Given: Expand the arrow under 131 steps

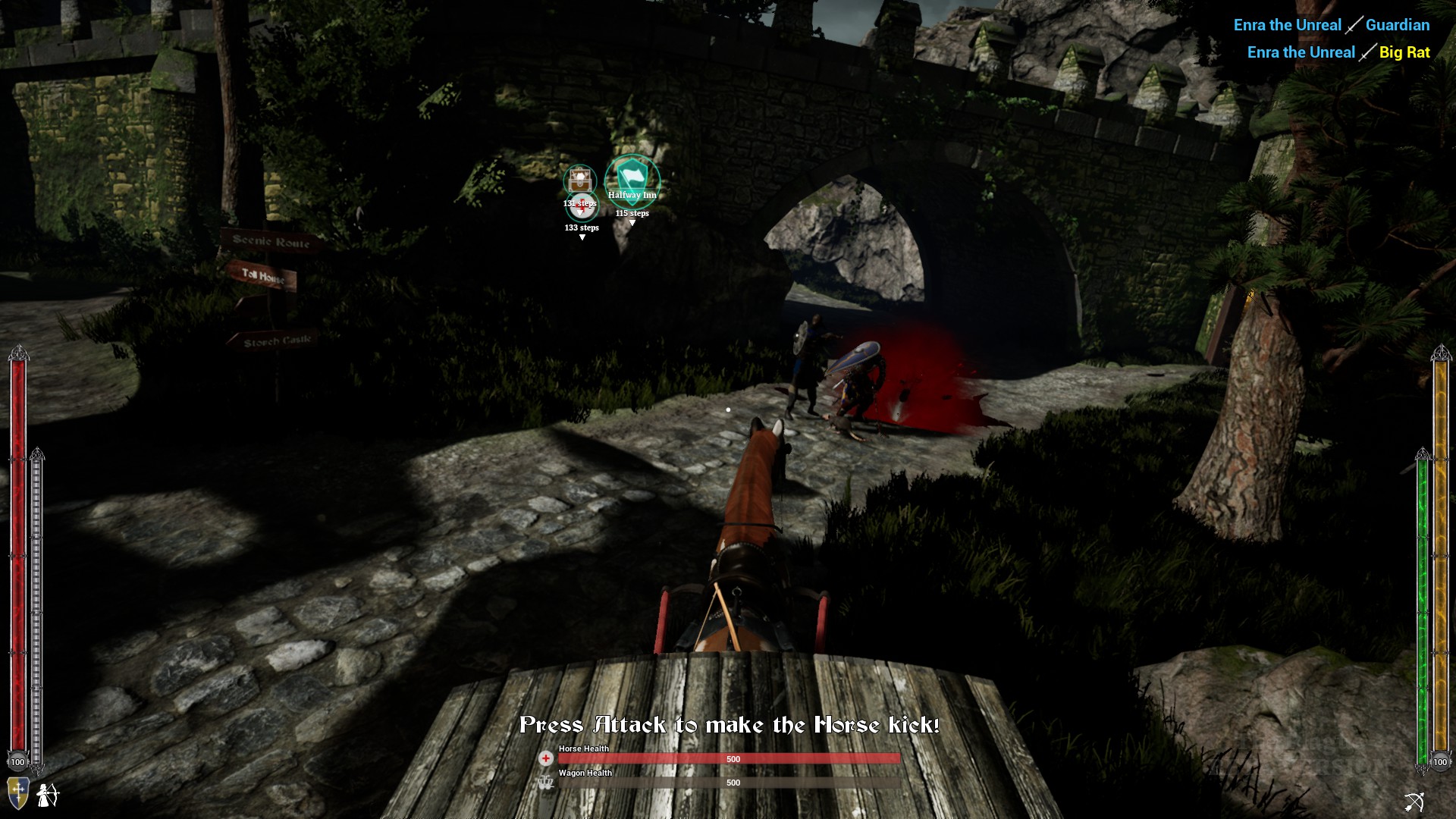Looking at the screenshot, I should [x=581, y=214].
